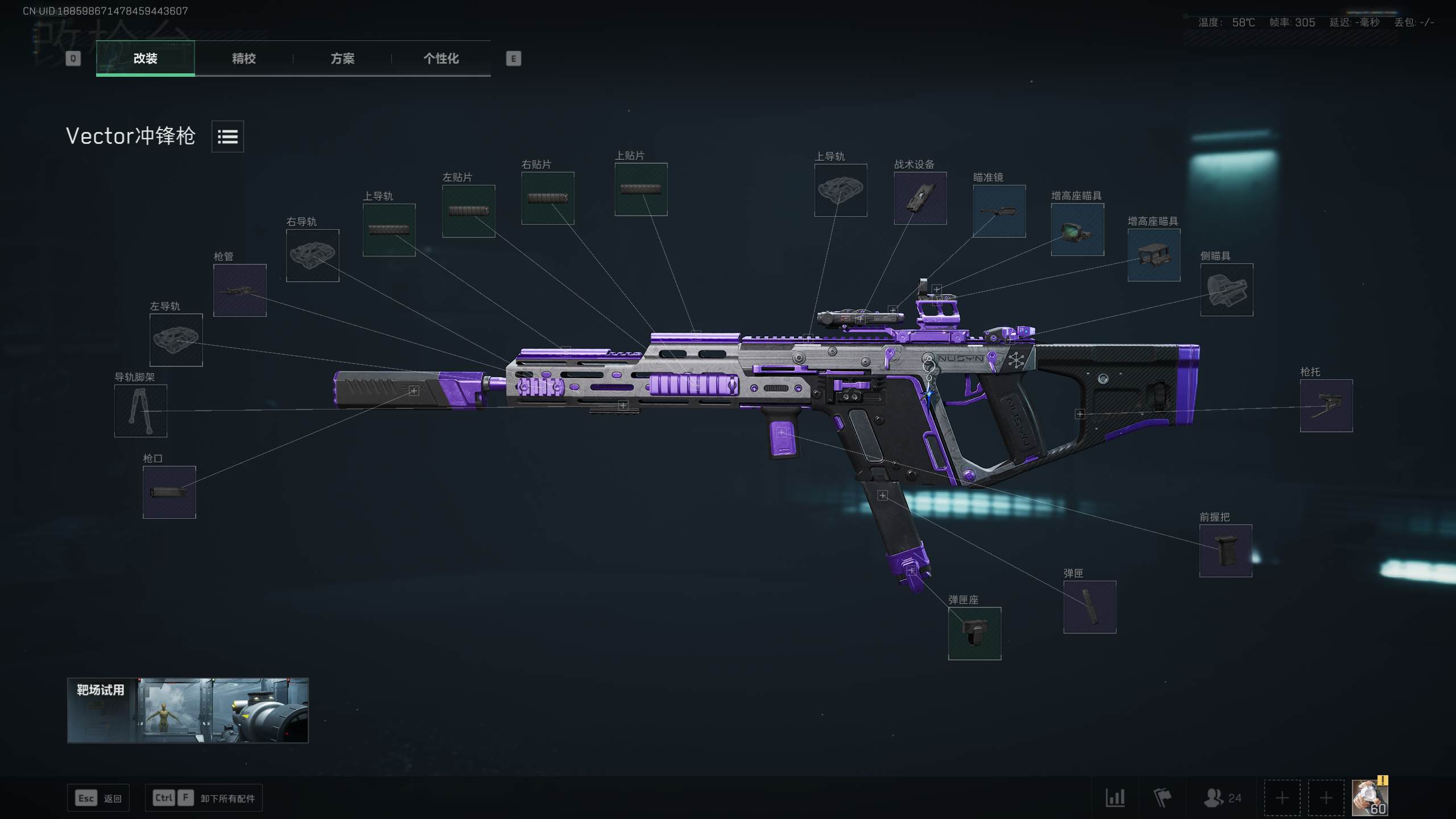Select the 枪口 muzzle attachment slot
This screenshot has height=819, width=1456.
tap(169, 492)
